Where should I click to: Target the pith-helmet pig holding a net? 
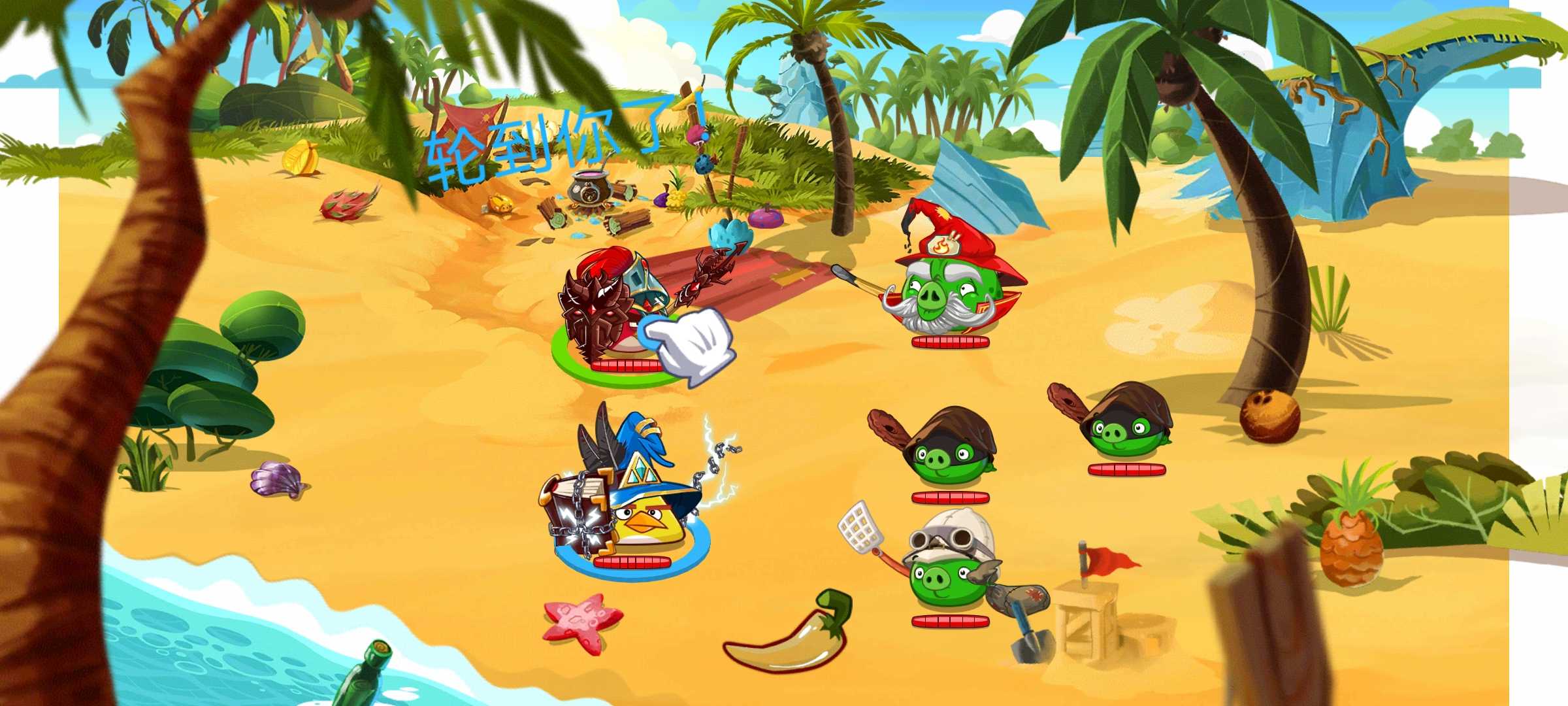tap(947, 569)
